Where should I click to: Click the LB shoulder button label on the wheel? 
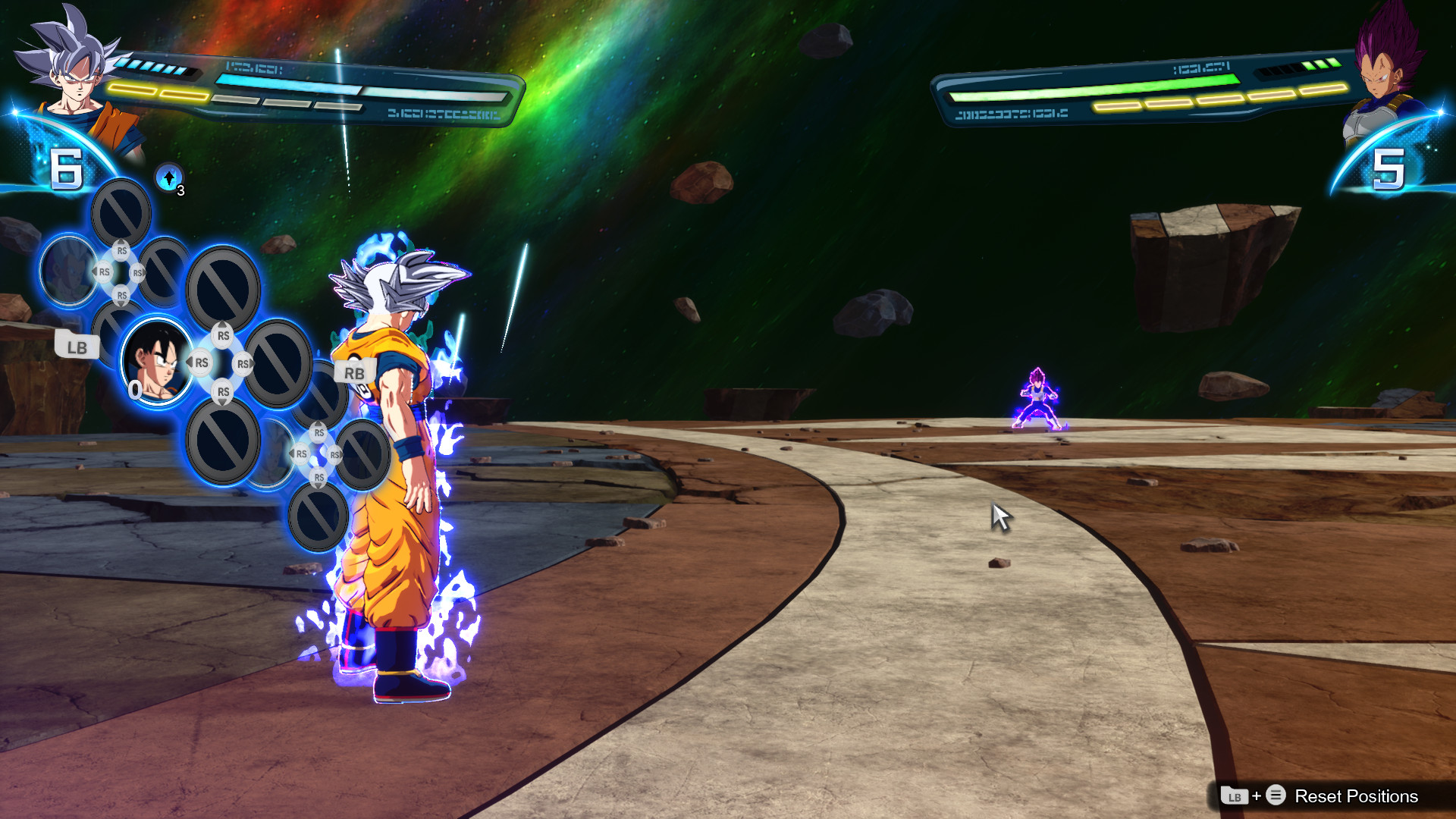79,345
